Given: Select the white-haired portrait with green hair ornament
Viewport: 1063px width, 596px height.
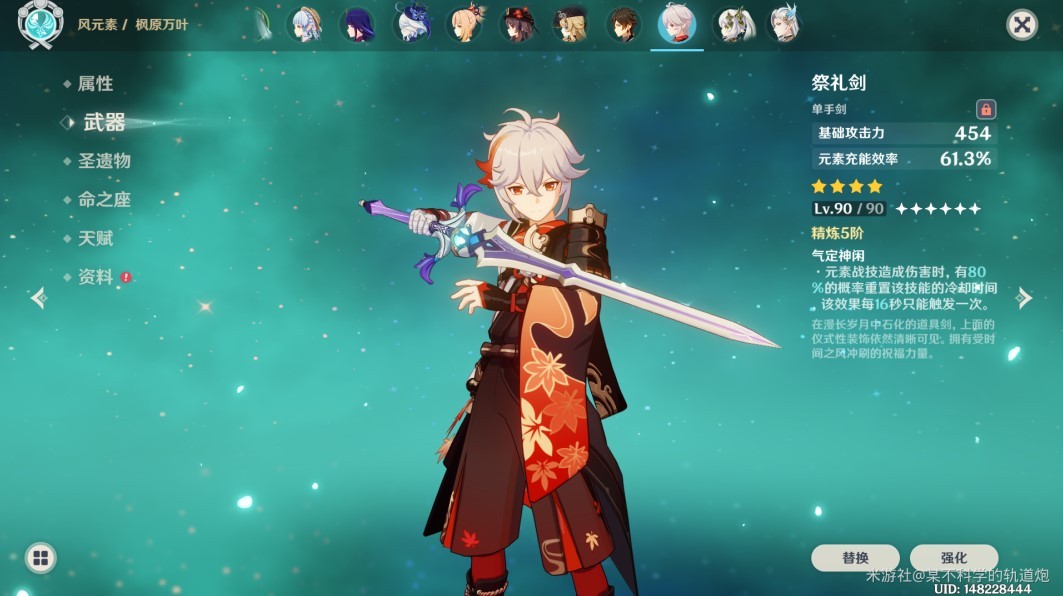Looking at the screenshot, I should [x=731, y=25].
